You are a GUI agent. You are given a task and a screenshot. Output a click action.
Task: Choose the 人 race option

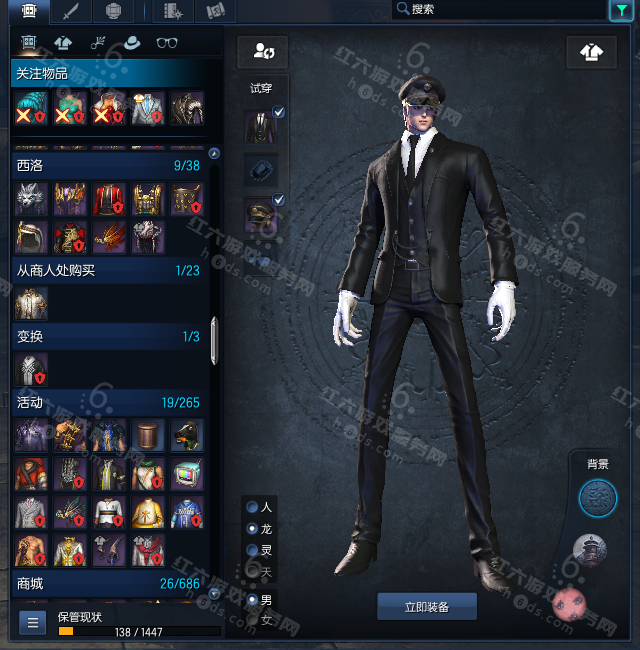click(x=252, y=506)
